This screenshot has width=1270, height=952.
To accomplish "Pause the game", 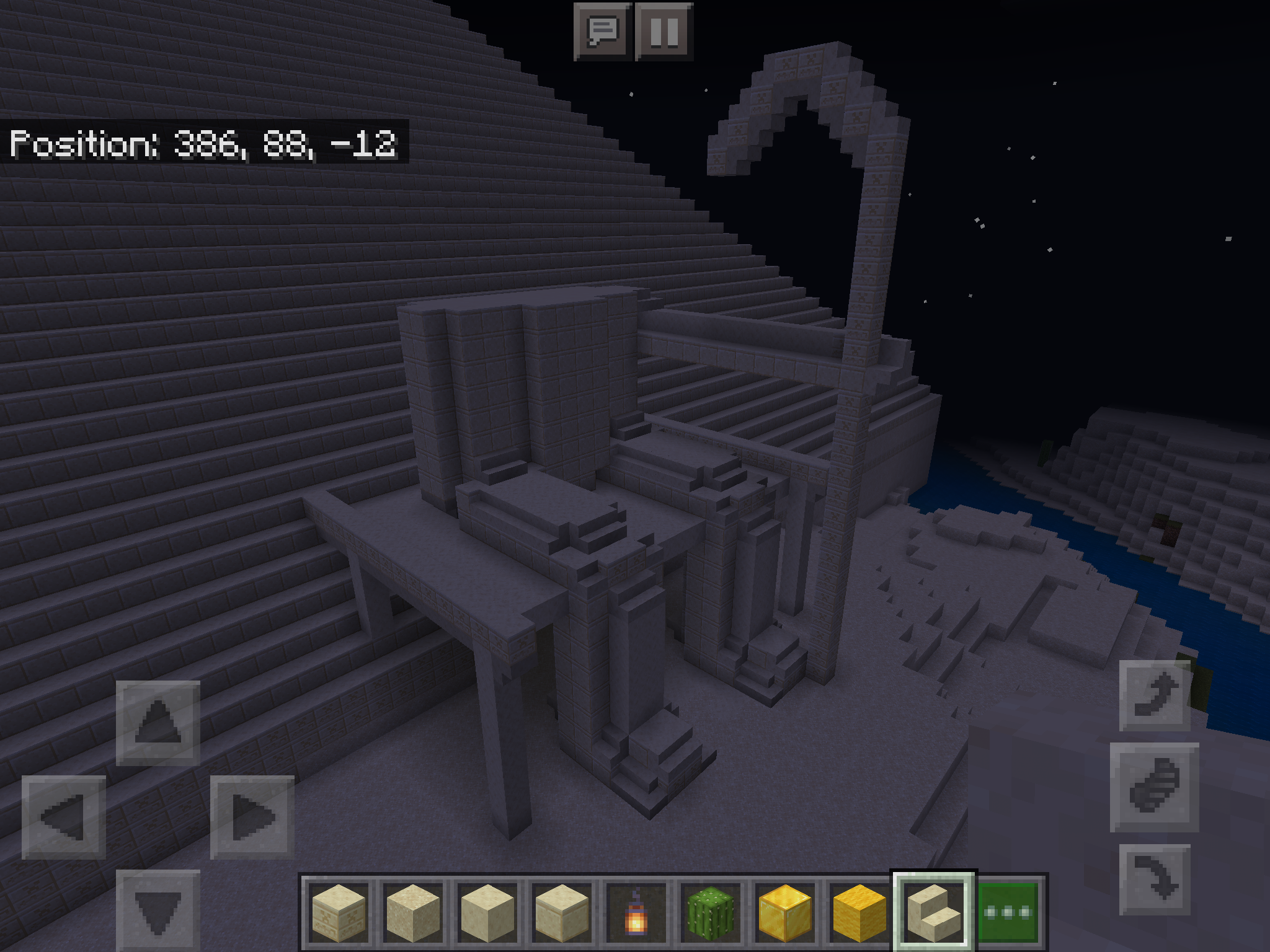I will coord(664,31).
